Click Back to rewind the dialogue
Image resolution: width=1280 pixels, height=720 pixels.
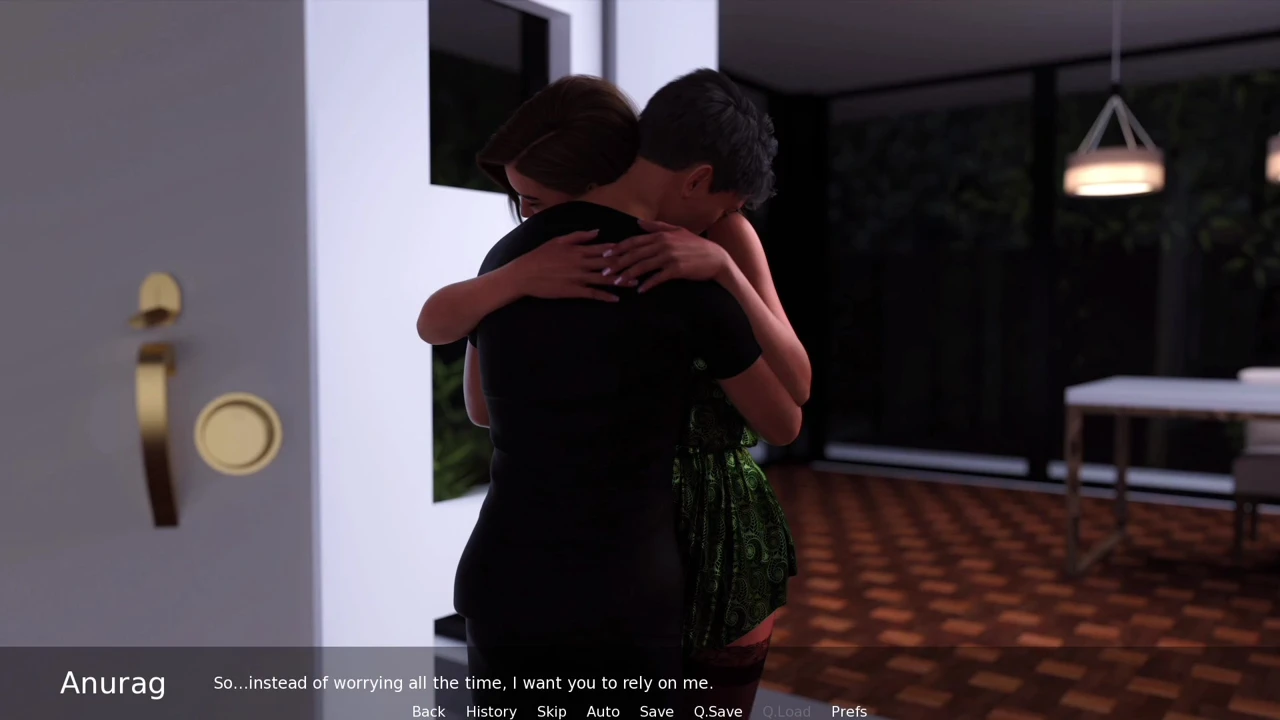click(428, 711)
